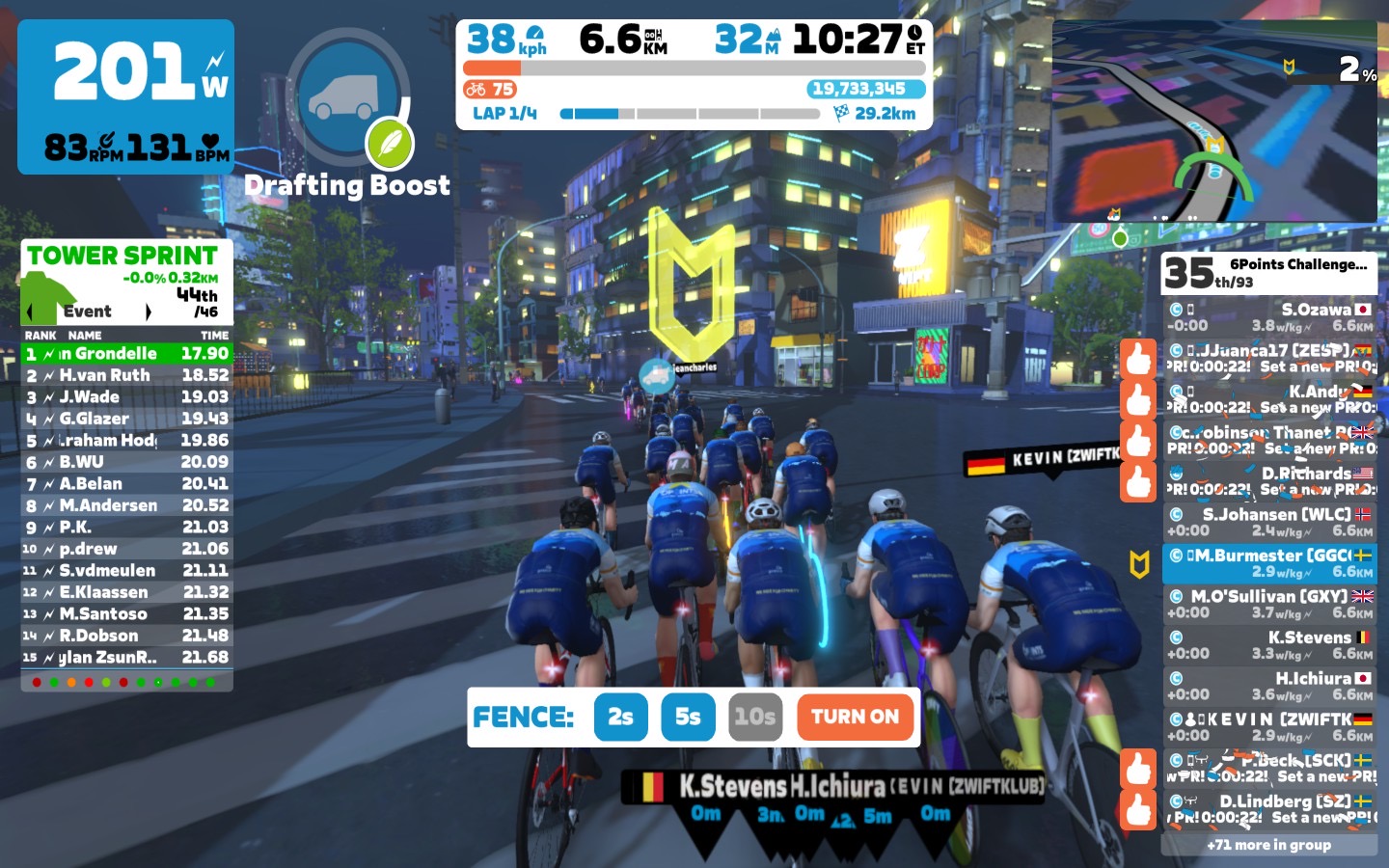Select H.van Ruth on Tower Sprint leaderboard
The width and height of the screenshot is (1389, 868).
[x=126, y=375]
